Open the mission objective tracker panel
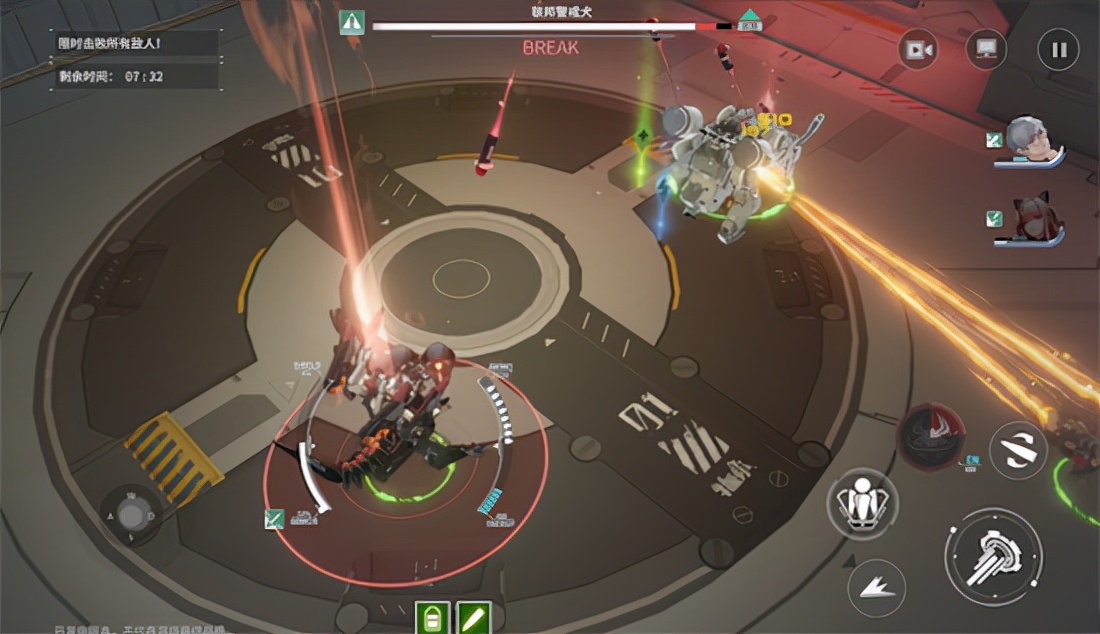Screen dimensions: 1100x634 click(136, 60)
